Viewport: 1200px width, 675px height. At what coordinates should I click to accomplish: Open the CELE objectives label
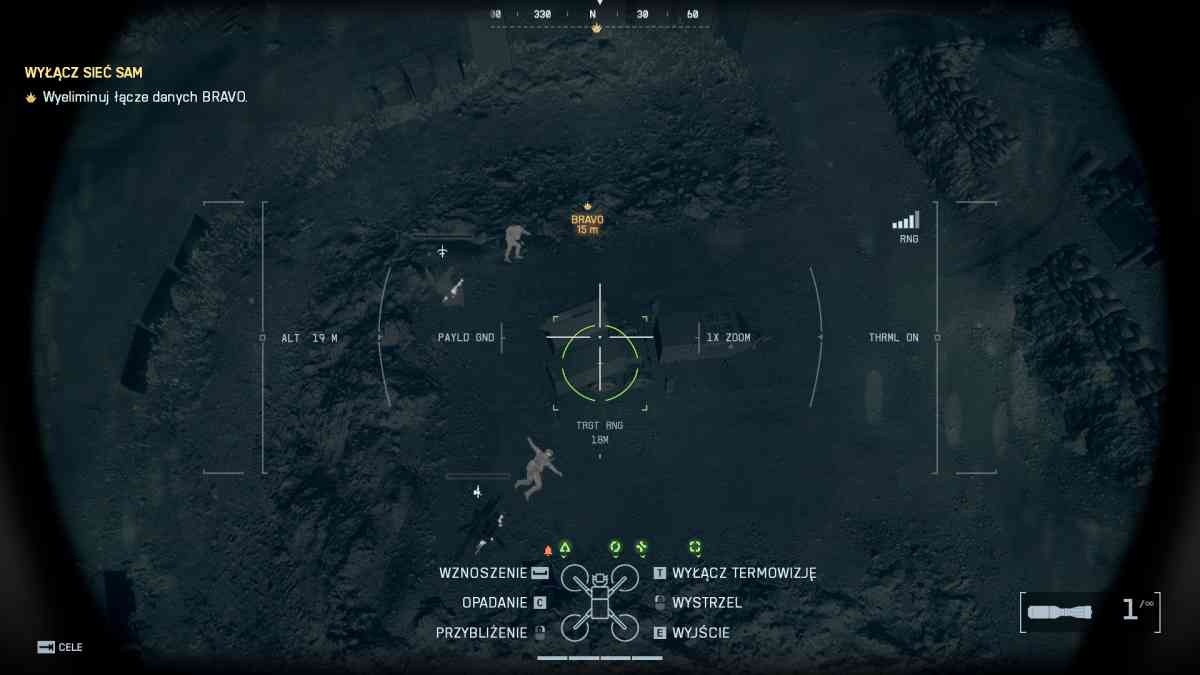point(70,647)
